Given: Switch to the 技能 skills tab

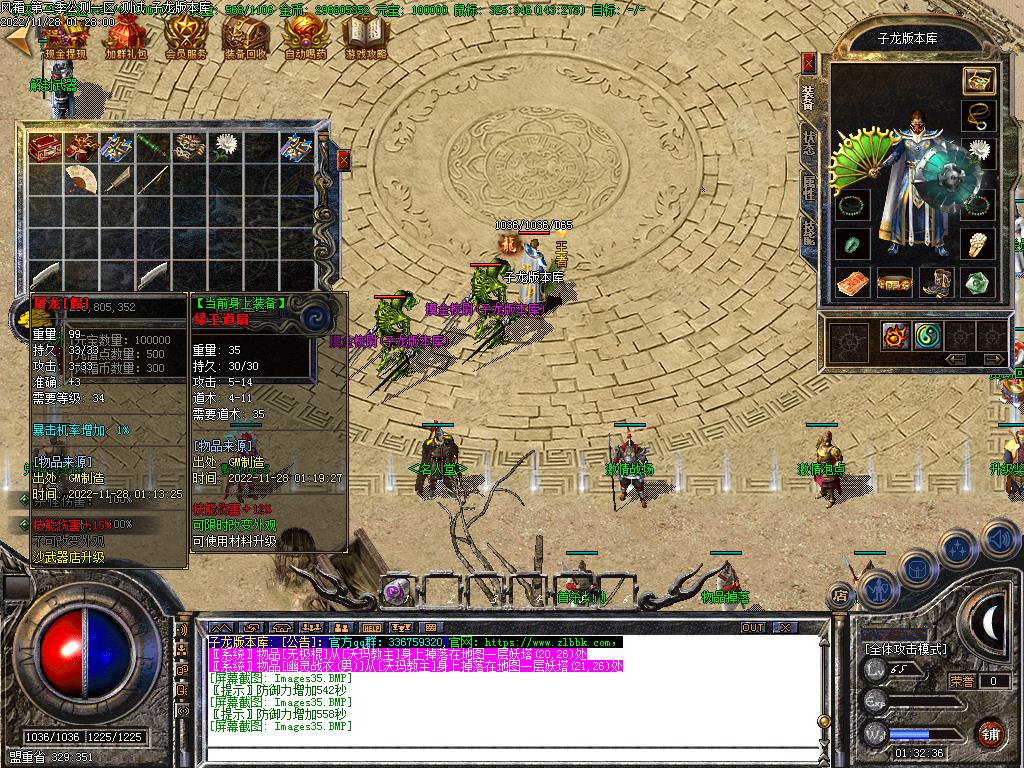Looking at the screenshot, I should (809, 232).
